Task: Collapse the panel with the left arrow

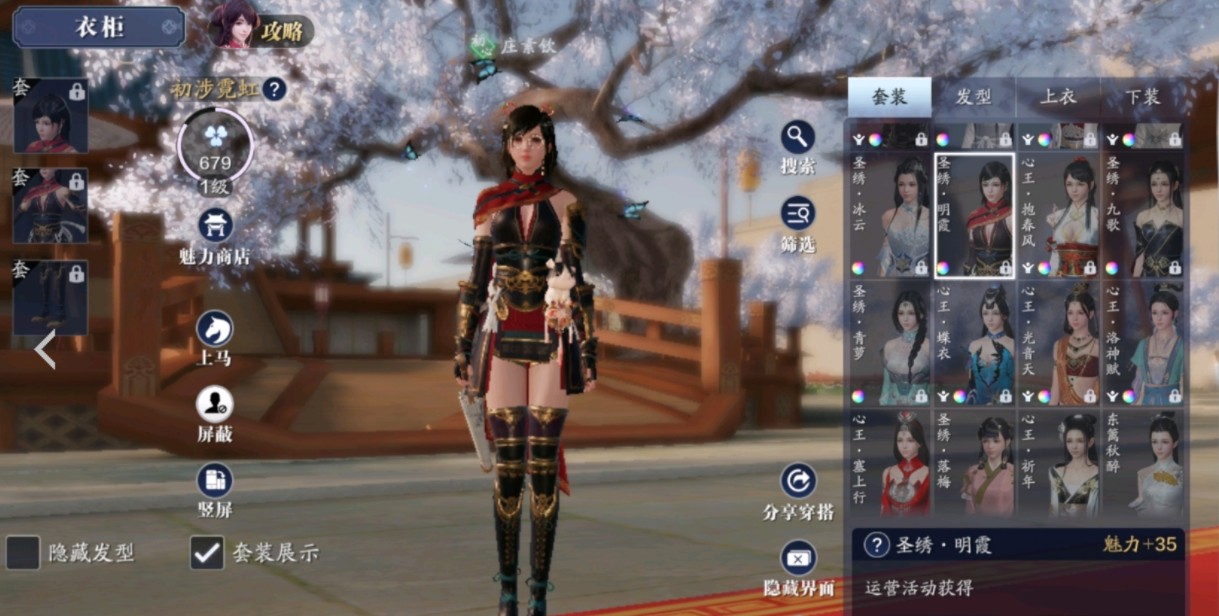Action: (44, 350)
